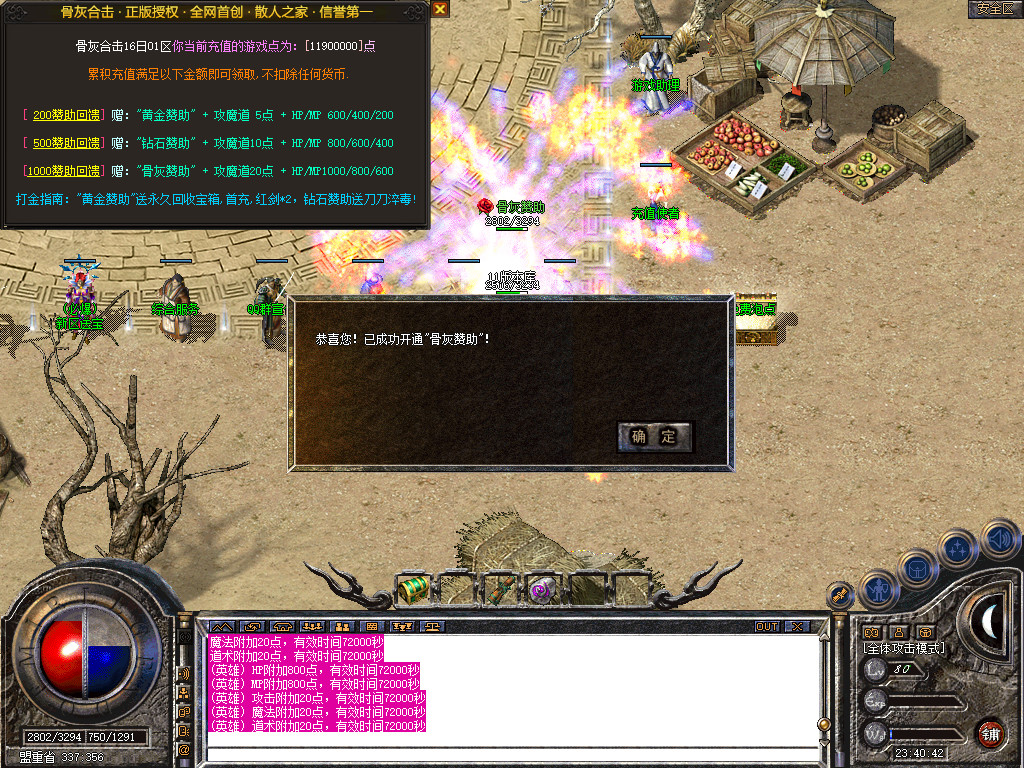Open the skills sparkle round button
Image resolution: width=1024 pixels, height=768 pixels.
pyautogui.click(x=958, y=548)
